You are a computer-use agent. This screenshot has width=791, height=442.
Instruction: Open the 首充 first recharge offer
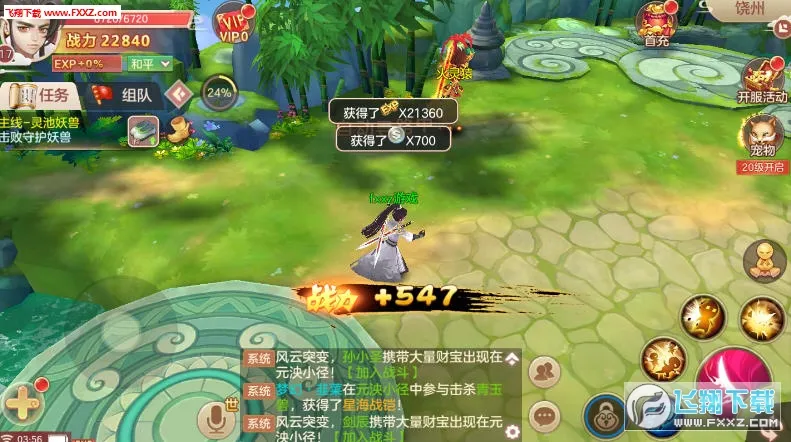[657, 24]
